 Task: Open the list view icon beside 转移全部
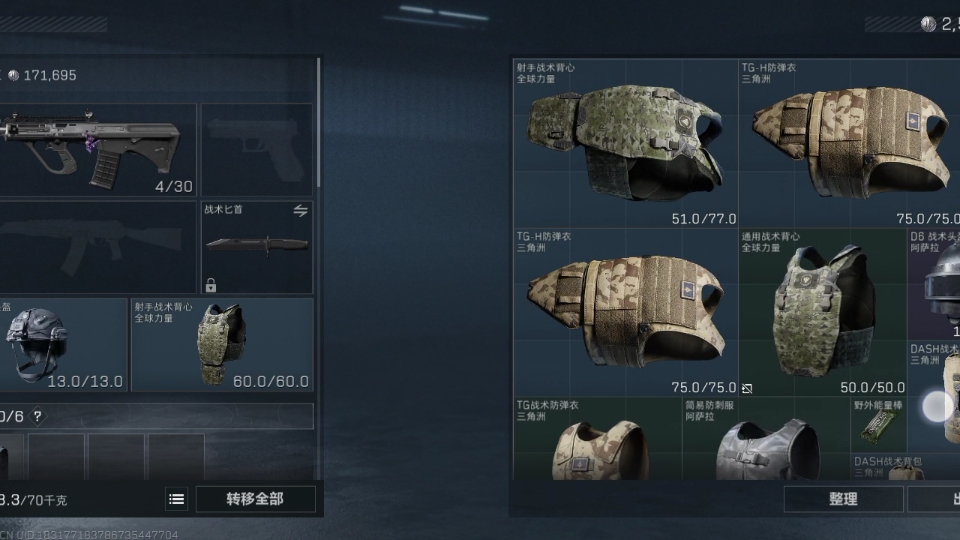tap(177, 499)
